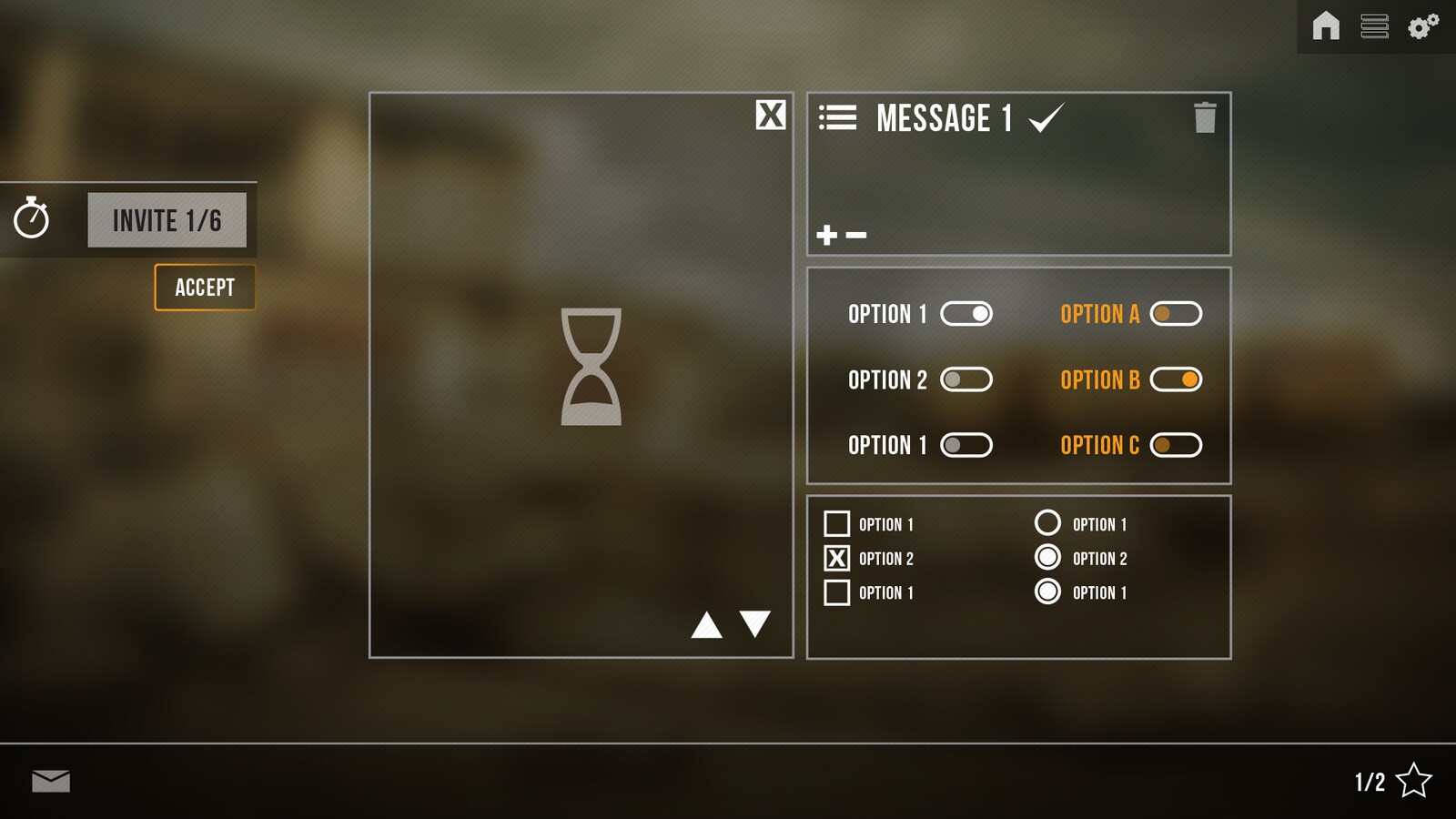Click the up arrow in the center panel
Viewport: 1456px width, 819px height.
(707, 625)
